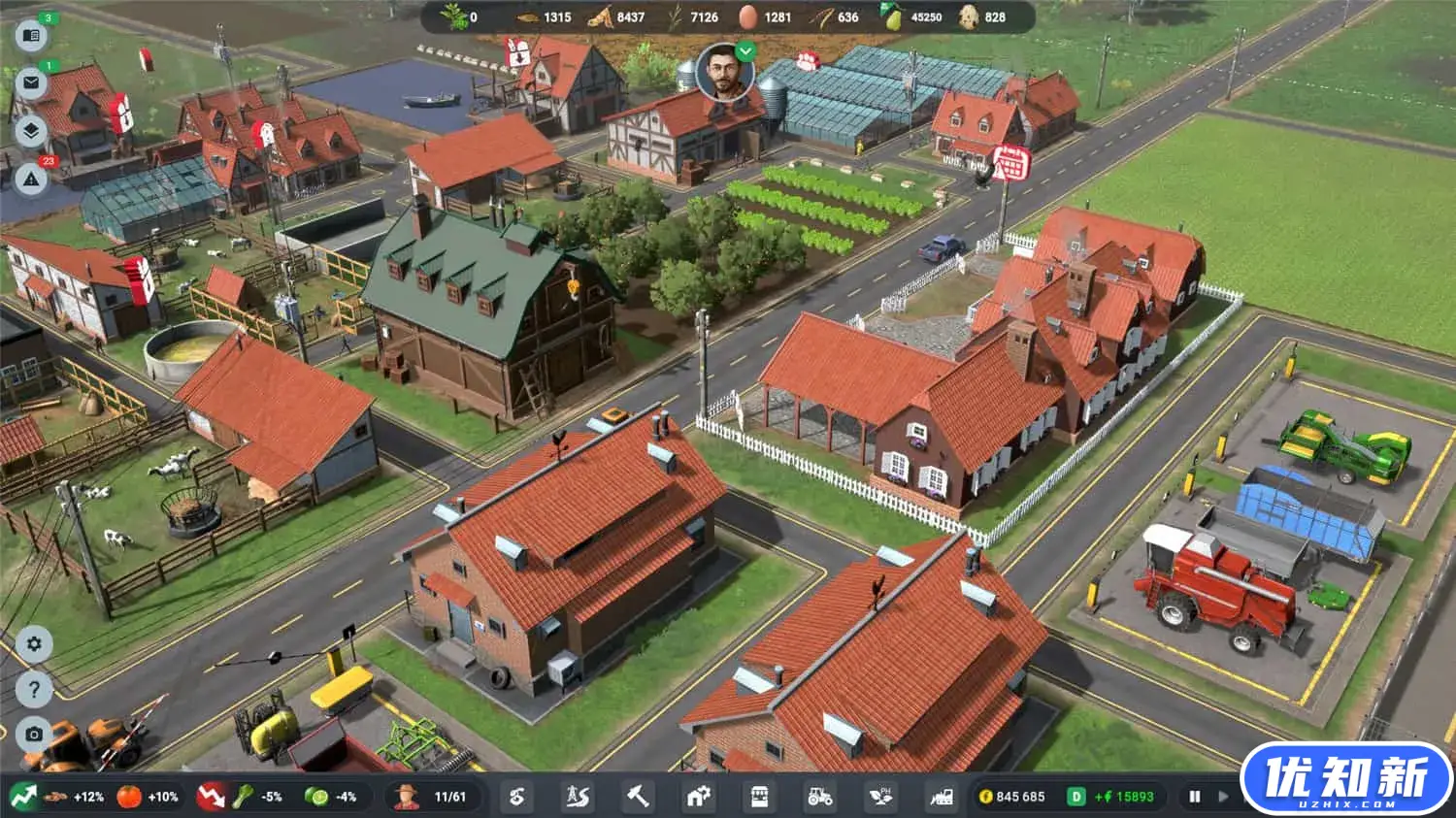This screenshot has width=1456, height=818.
Task: Click the manager portrait at top center
Action: point(727,85)
